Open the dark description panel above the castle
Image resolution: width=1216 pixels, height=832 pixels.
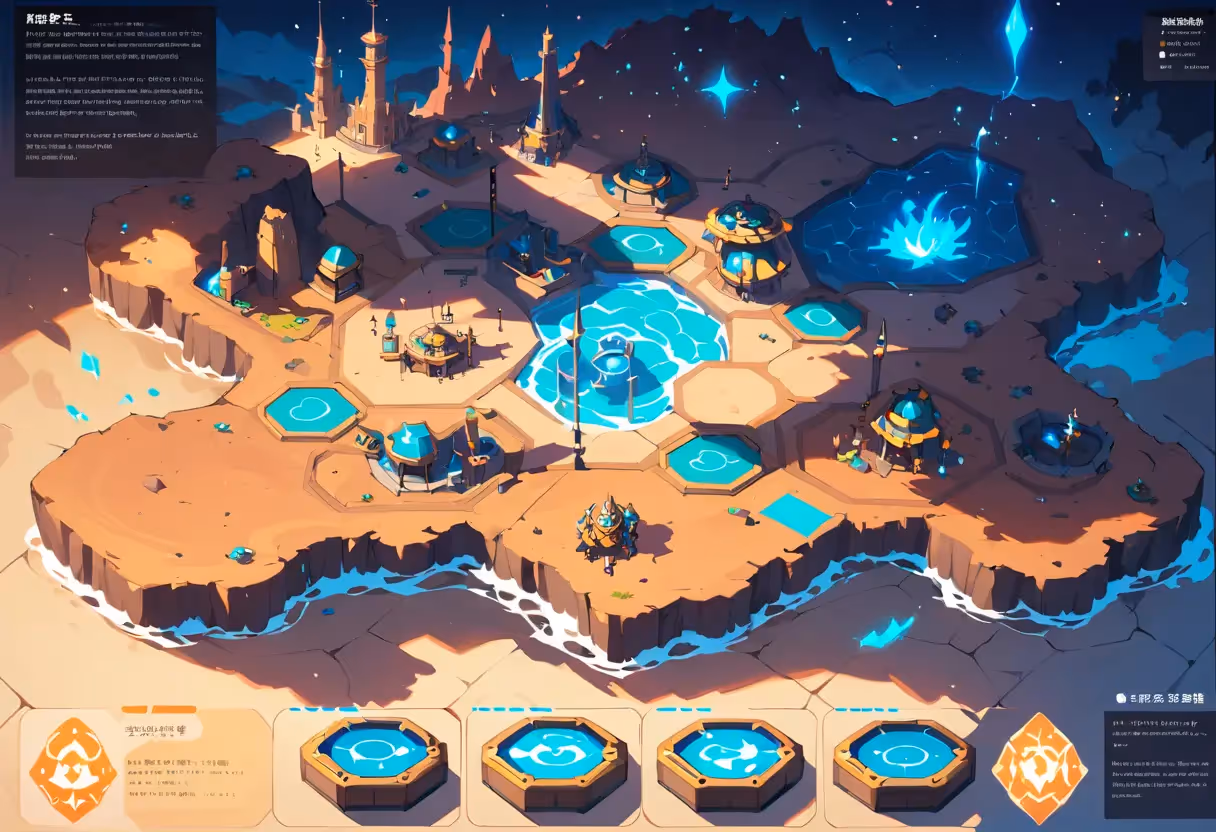pos(114,90)
